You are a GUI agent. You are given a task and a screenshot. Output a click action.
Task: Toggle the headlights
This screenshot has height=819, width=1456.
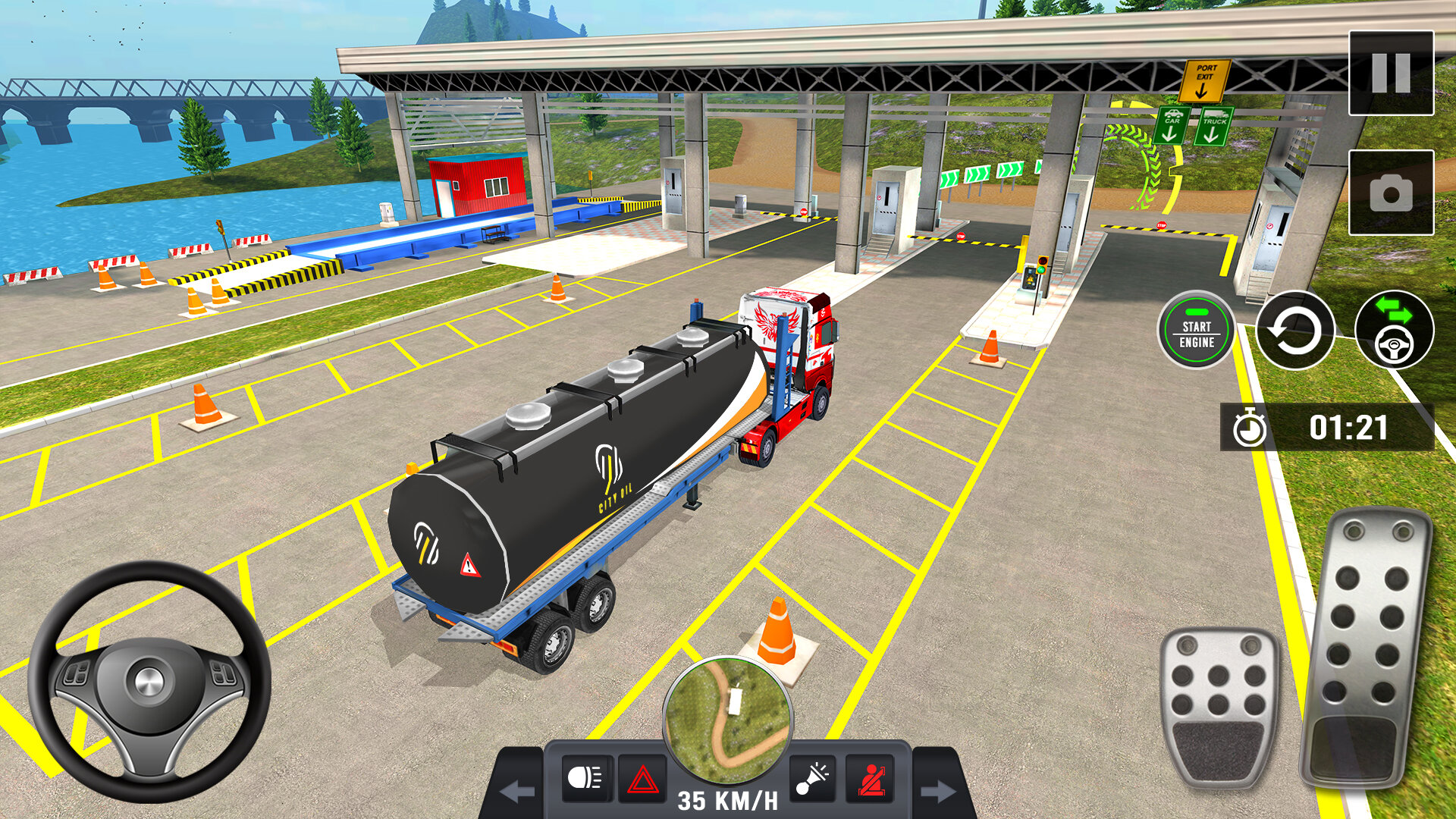(x=586, y=778)
